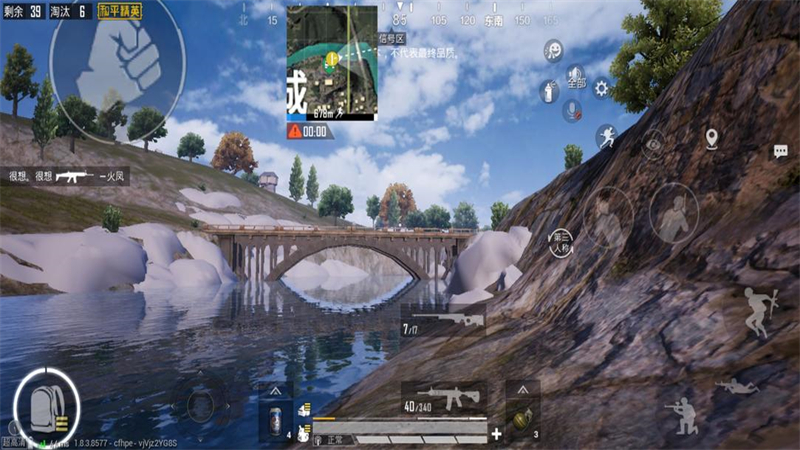
Task: Expand the consumables list above the drink
Action: point(275,390)
